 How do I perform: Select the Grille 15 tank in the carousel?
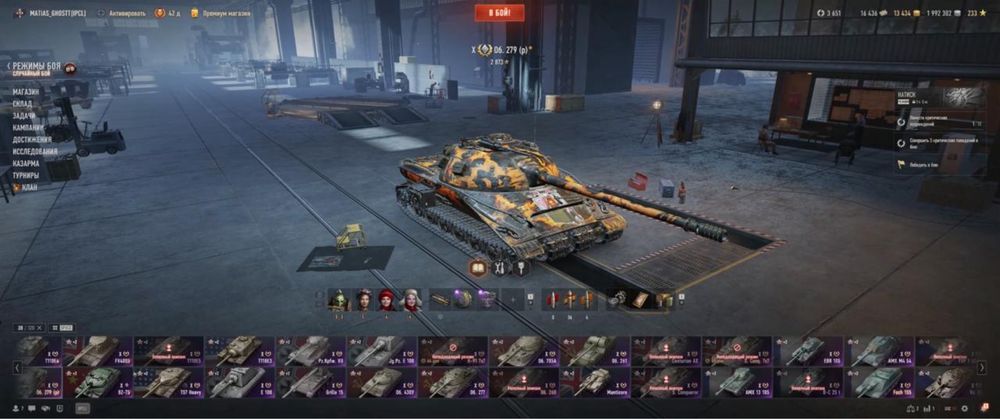(x=310, y=382)
